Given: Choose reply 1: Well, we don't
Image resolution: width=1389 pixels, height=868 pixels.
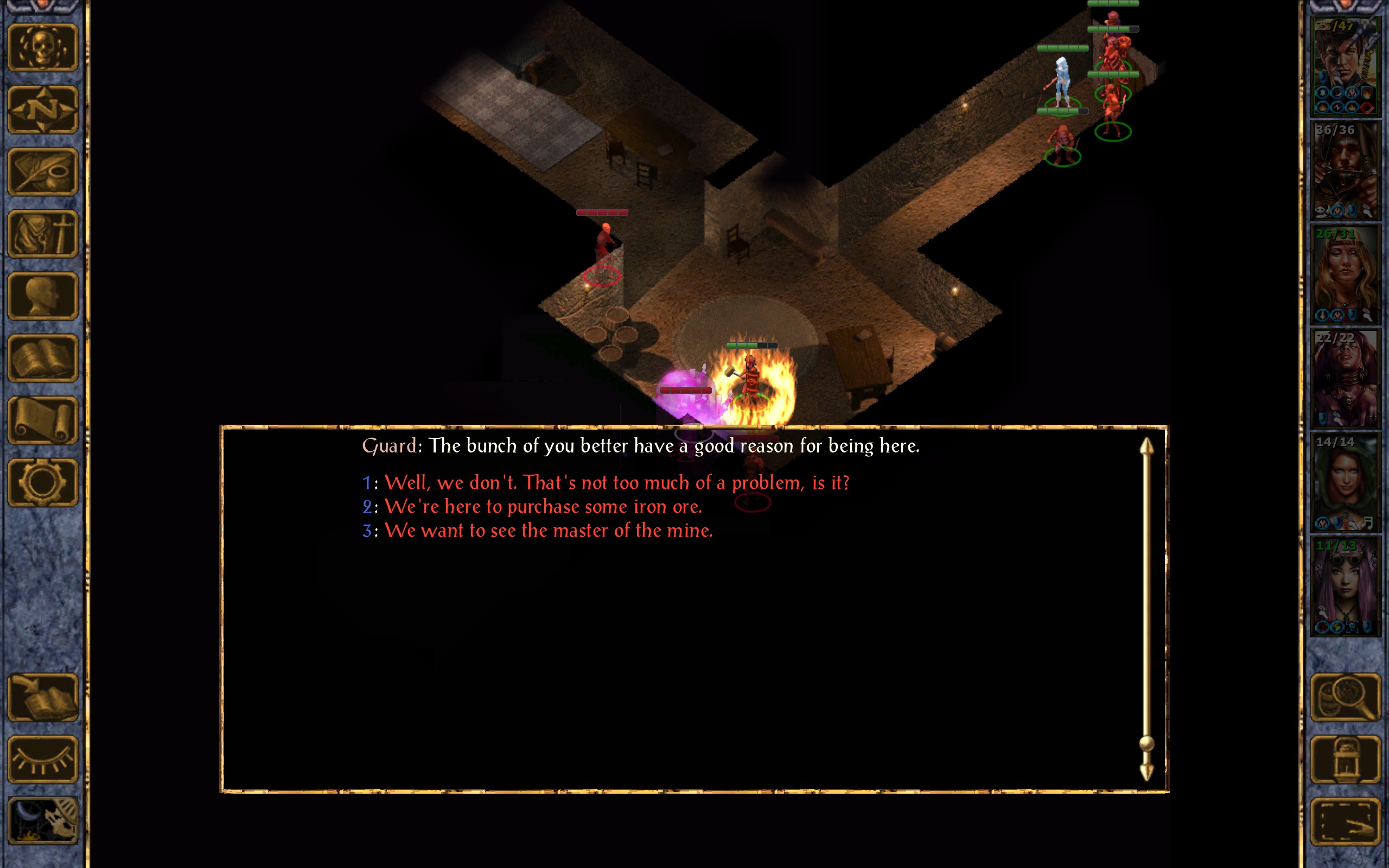Looking at the screenshot, I should pyautogui.click(x=616, y=483).
